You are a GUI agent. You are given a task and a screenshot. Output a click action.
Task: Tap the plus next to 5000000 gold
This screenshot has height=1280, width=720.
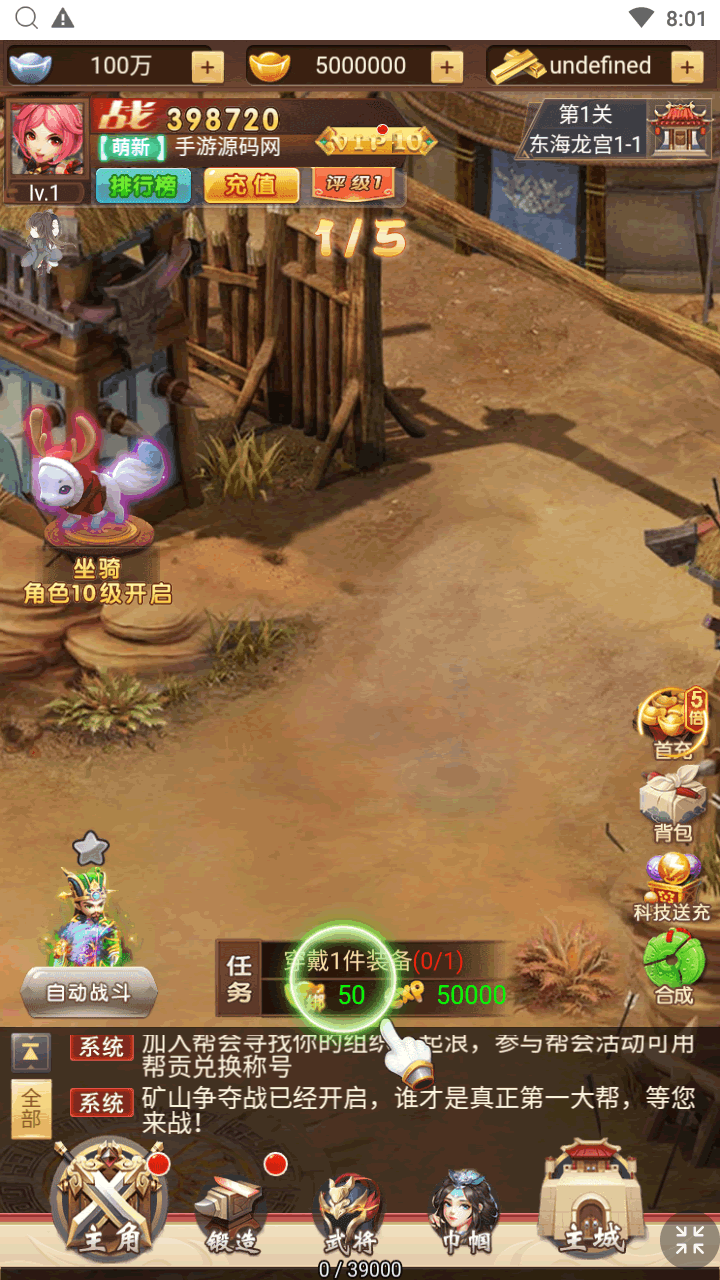446,67
